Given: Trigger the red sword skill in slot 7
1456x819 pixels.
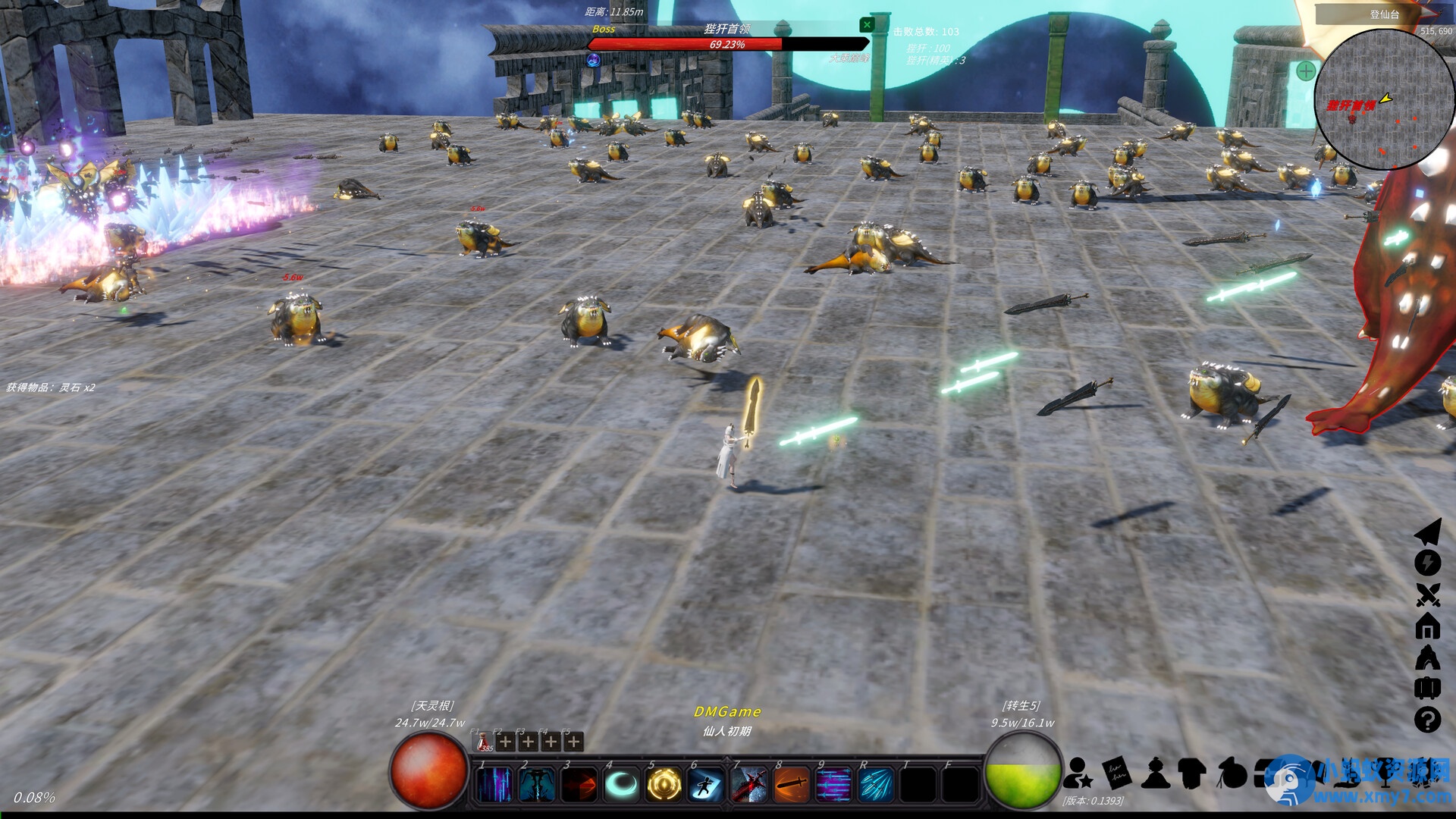Looking at the screenshot, I should point(748,784).
